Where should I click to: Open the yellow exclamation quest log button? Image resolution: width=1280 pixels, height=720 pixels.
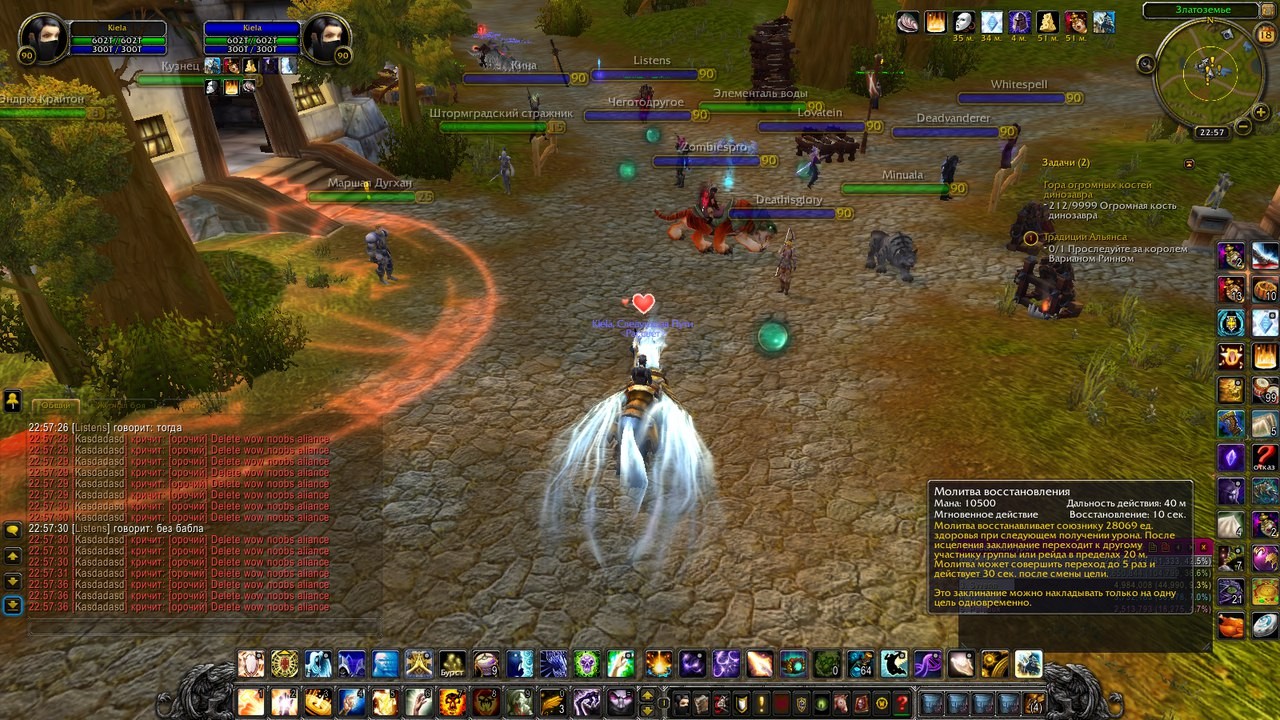[761, 703]
